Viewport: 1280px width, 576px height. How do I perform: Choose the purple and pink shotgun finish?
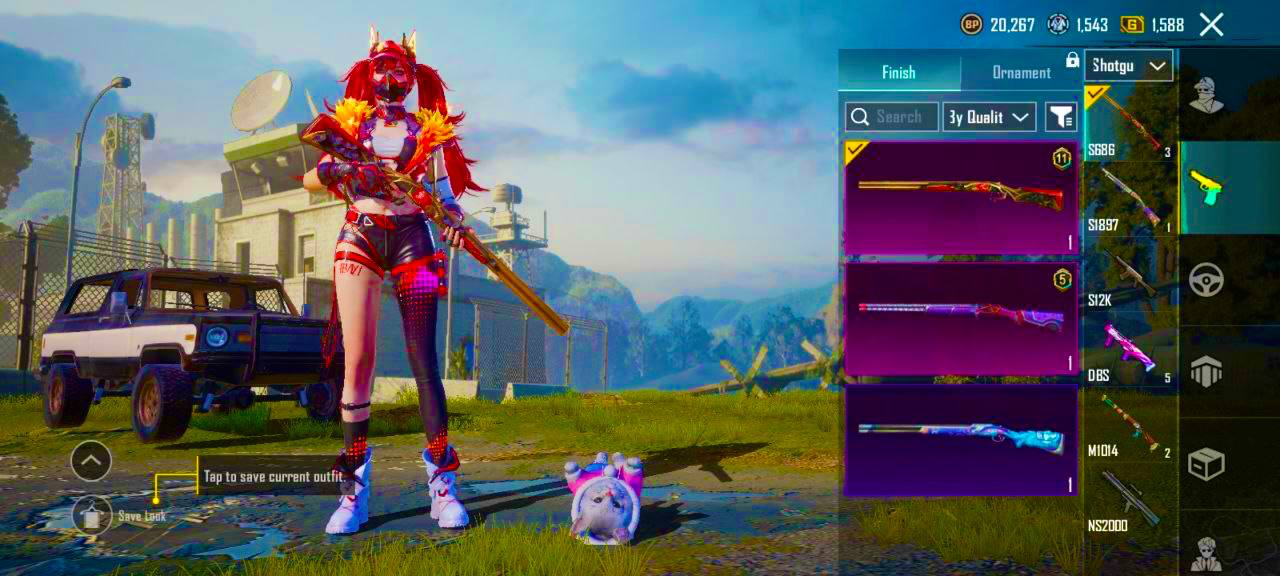(x=960, y=318)
